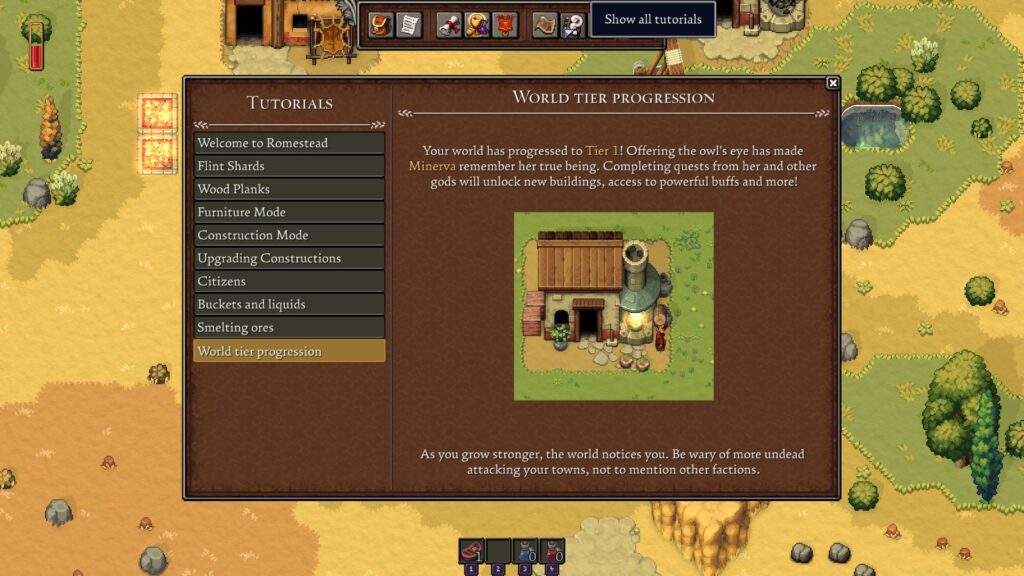1024x576 pixels.
Task: Click the paper notes icon in toolbar
Action: [x=408, y=25]
